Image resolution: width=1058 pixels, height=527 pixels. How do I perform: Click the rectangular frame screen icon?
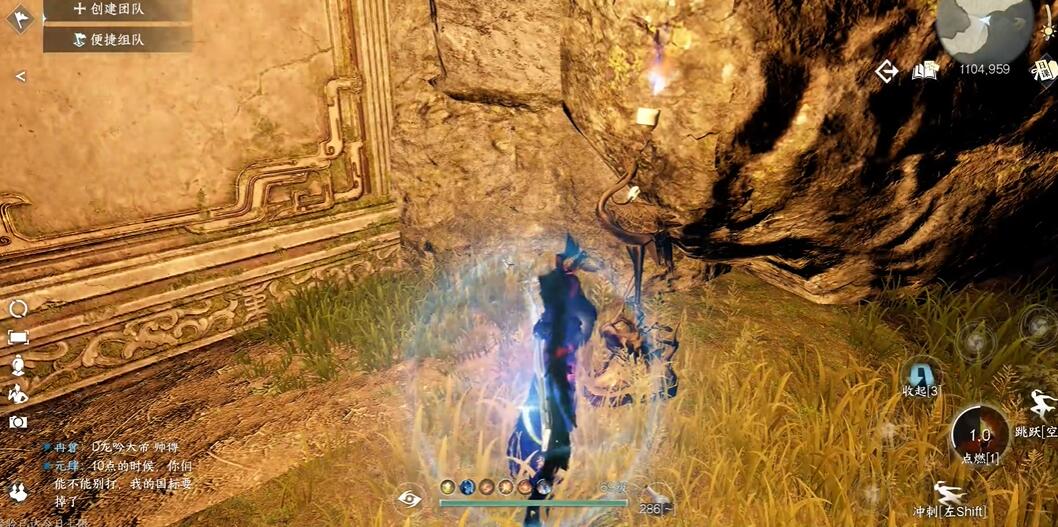click(x=18, y=337)
